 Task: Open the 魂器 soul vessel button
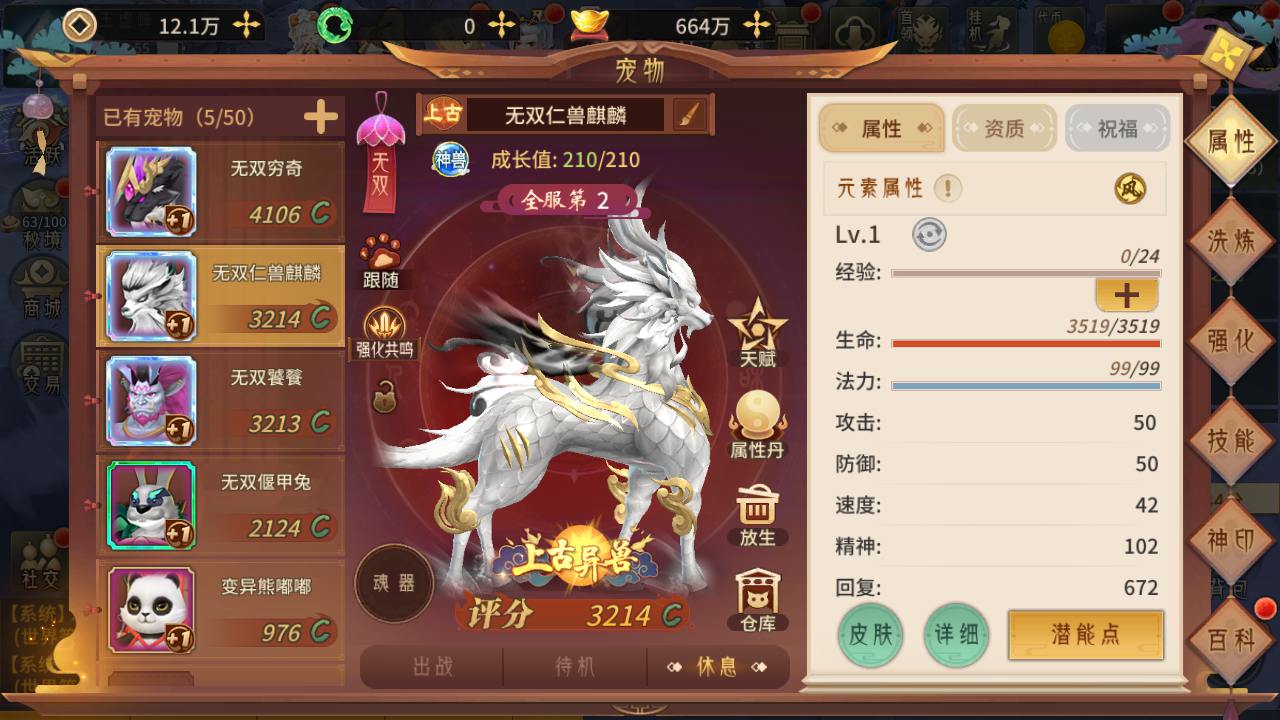pyautogui.click(x=394, y=584)
